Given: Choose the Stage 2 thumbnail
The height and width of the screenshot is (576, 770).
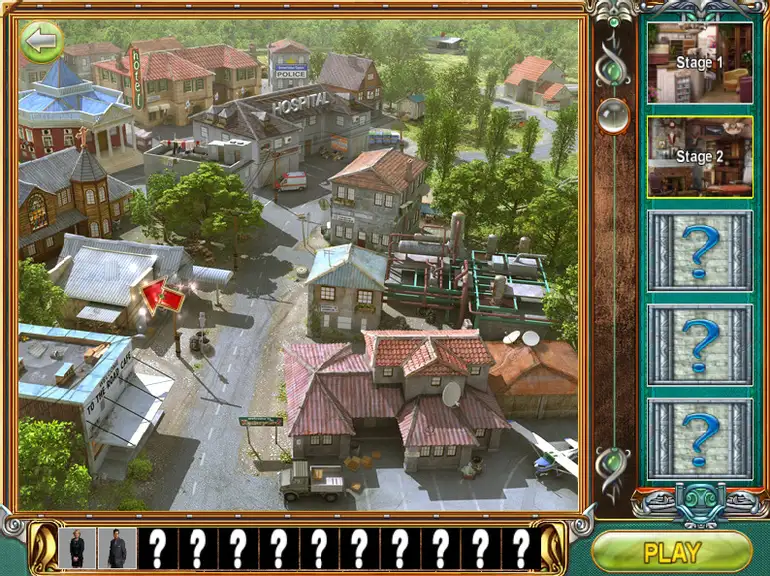Looking at the screenshot, I should (x=699, y=156).
